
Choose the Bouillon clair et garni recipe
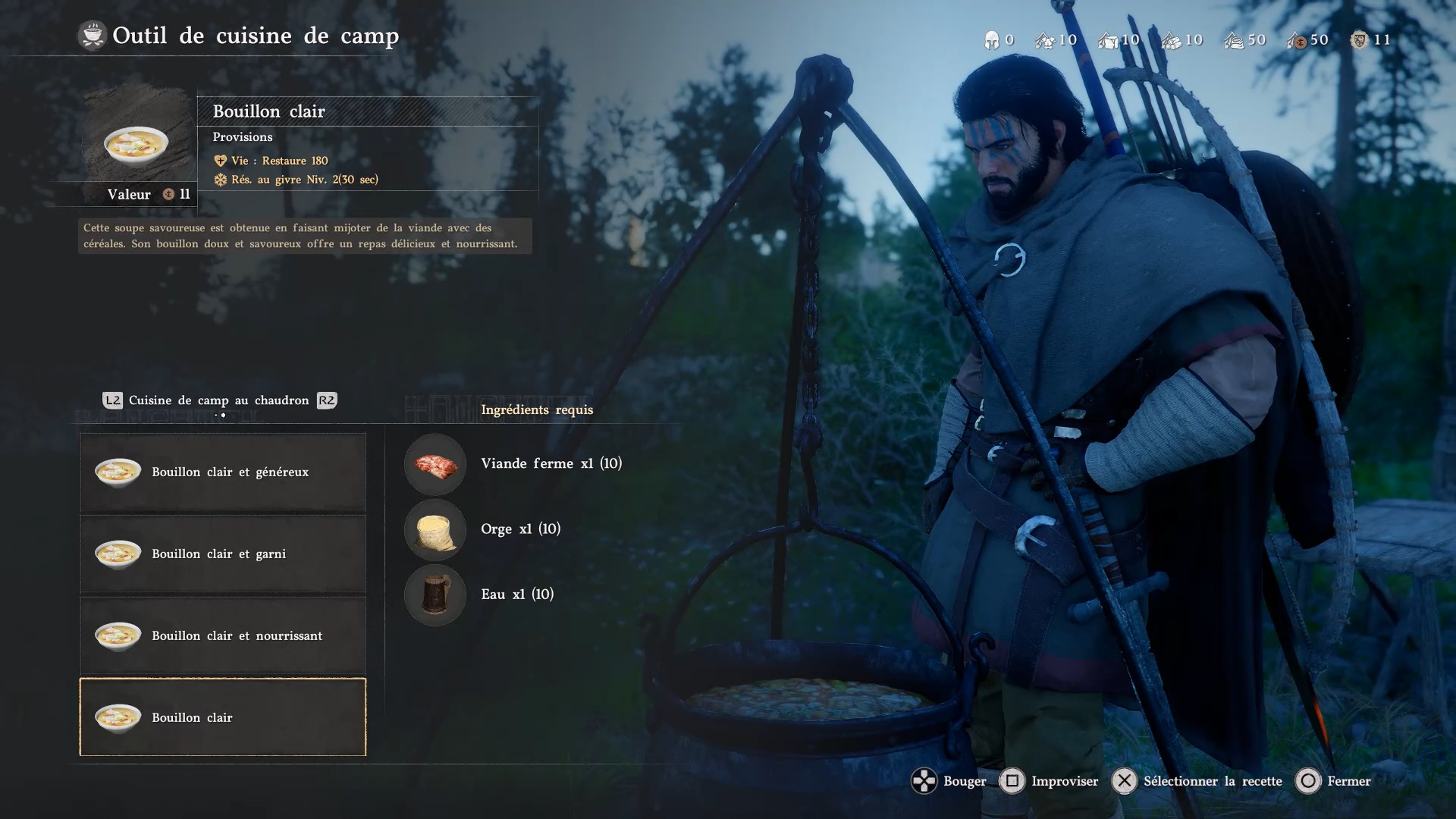pos(223,554)
